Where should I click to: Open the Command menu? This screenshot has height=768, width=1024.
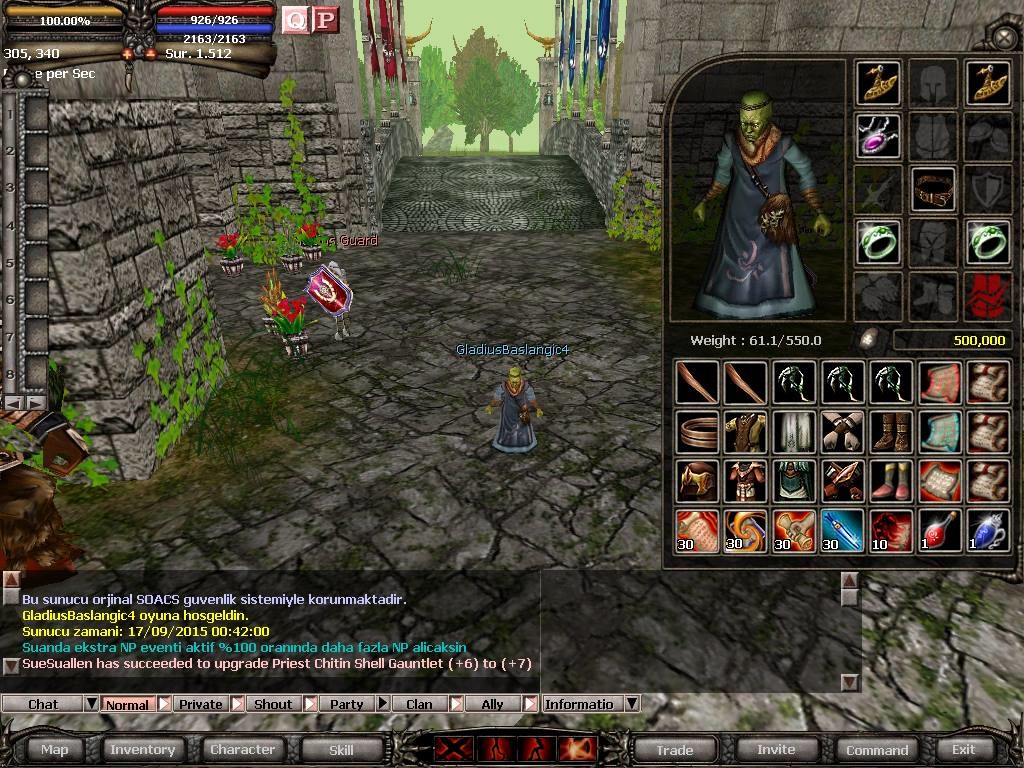877,749
